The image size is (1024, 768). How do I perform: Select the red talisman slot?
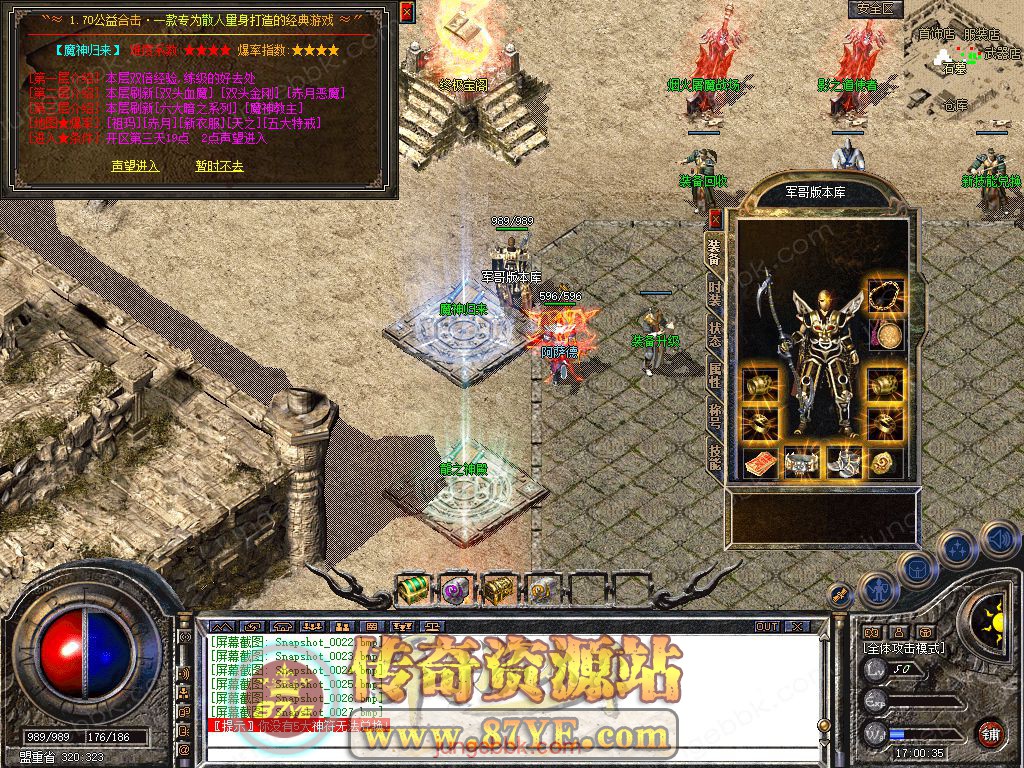coord(760,463)
